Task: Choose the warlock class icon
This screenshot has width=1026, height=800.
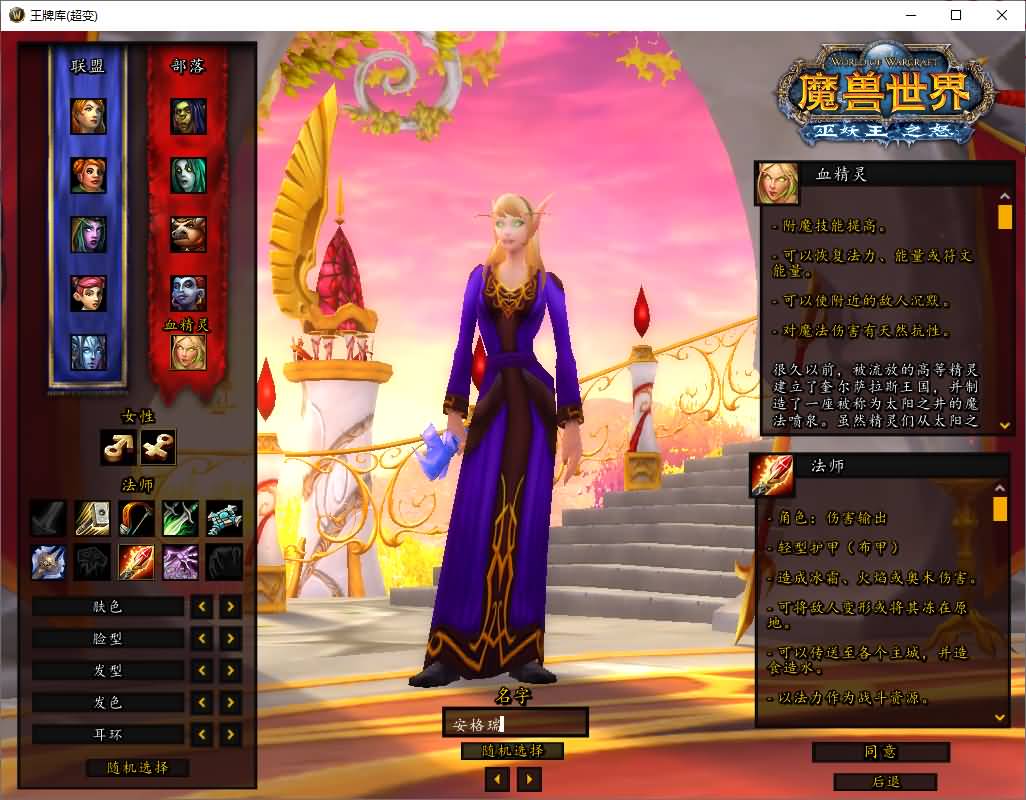Action: 180,562
